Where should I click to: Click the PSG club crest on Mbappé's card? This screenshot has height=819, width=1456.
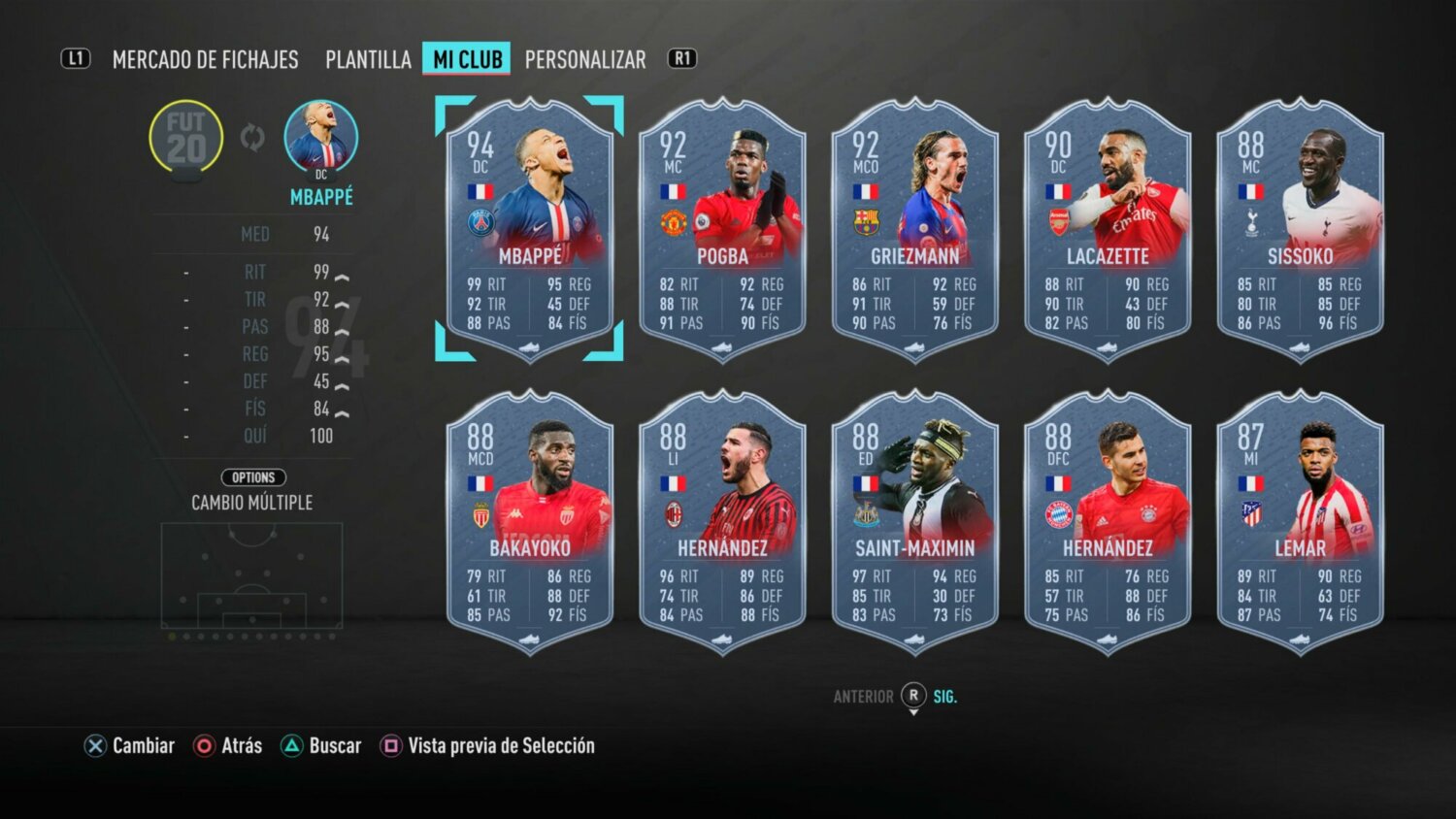[478, 220]
